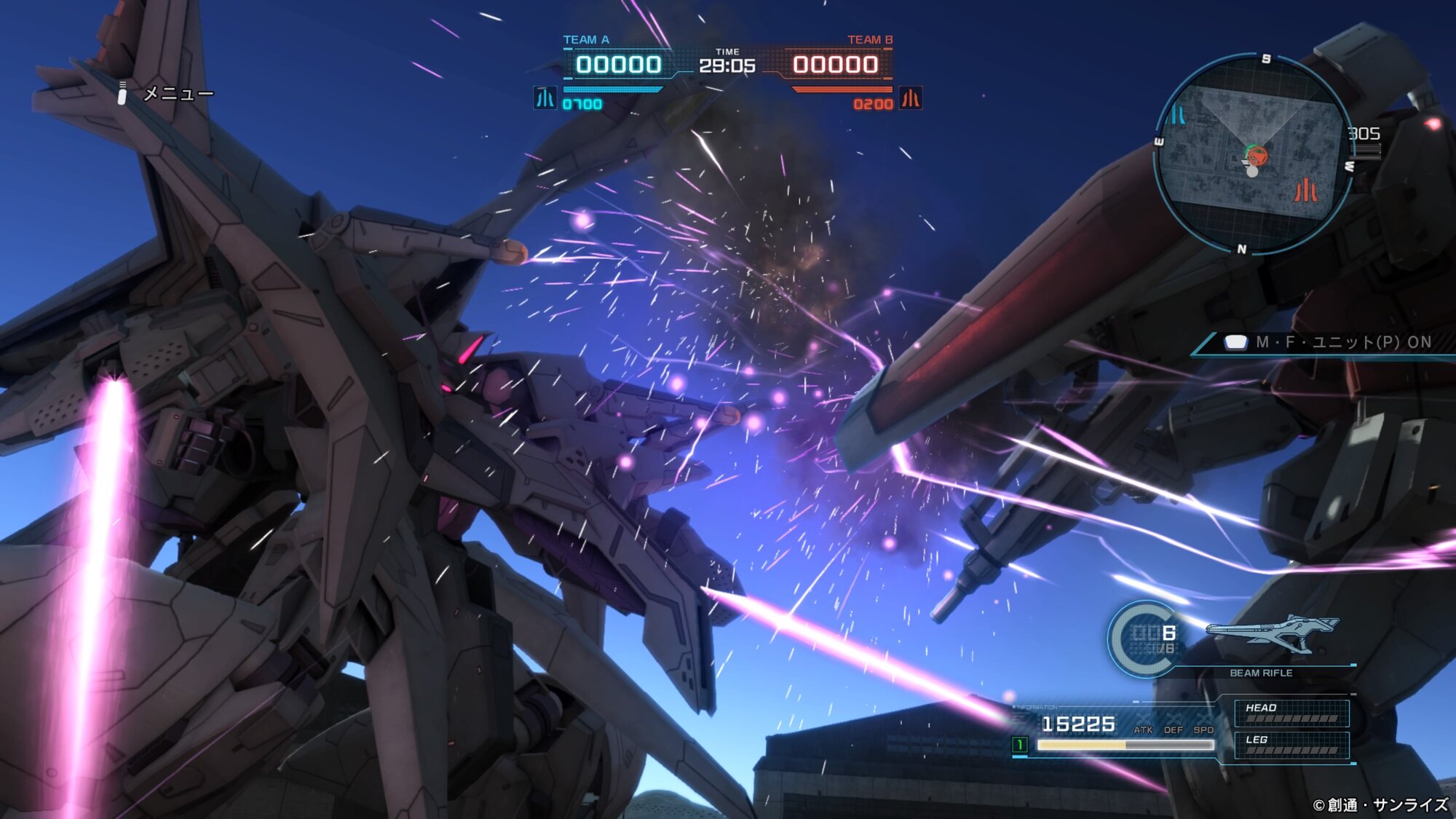Open the メニュー menu label
The height and width of the screenshot is (819, 1456).
pyautogui.click(x=178, y=94)
